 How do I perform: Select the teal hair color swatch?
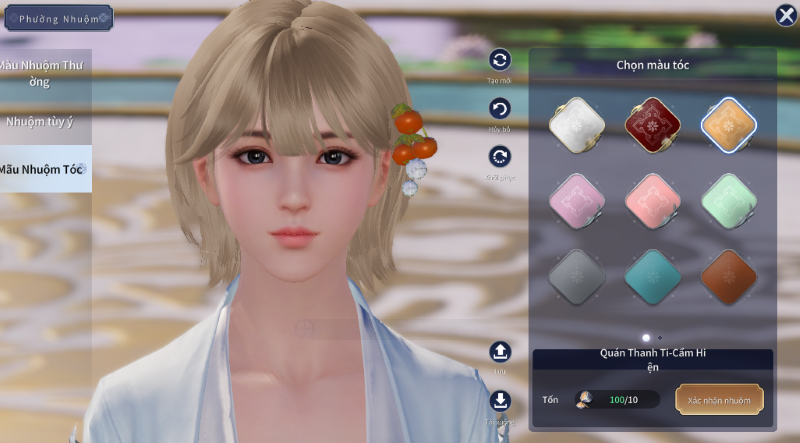[652, 275]
